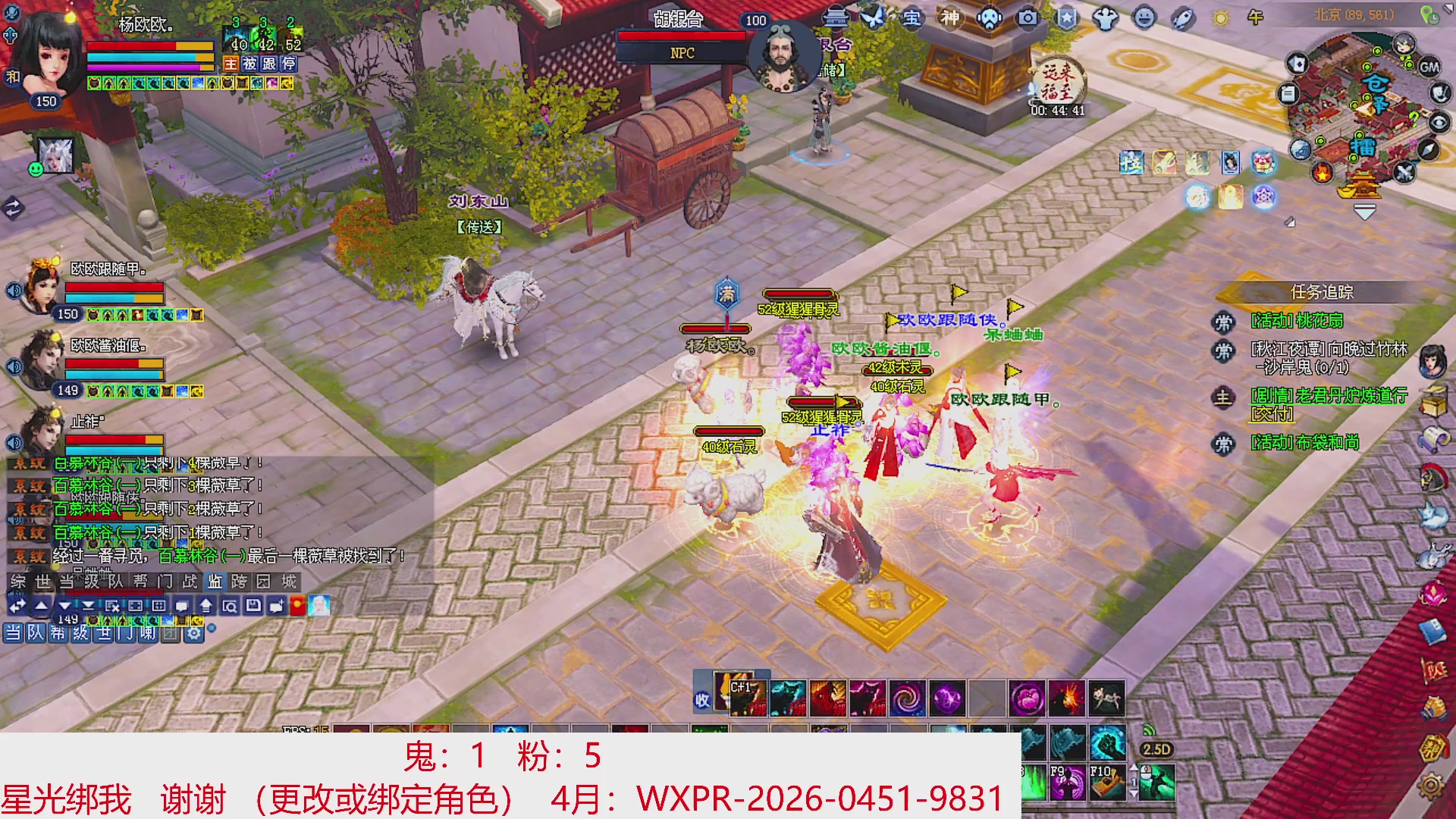The width and height of the screenshot is (1456, 819).
Task: Toggle the 被 follow state in player frame
Action: click(x=250, y=64)
